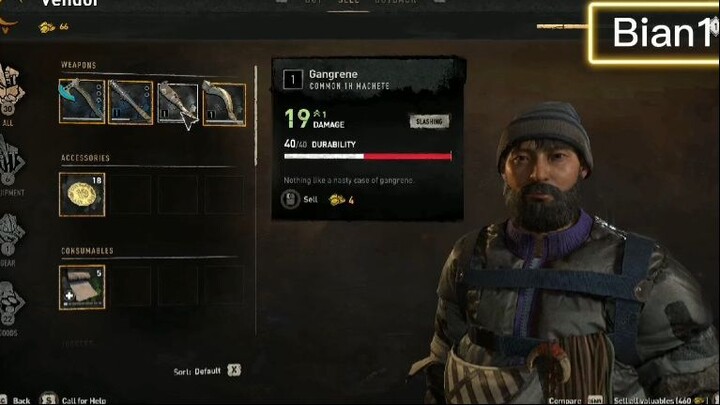Image resolution: width=720 pixels, height=405 pixels.
Task: Pick the consumable item under Consumables
Action: (82, 286)
